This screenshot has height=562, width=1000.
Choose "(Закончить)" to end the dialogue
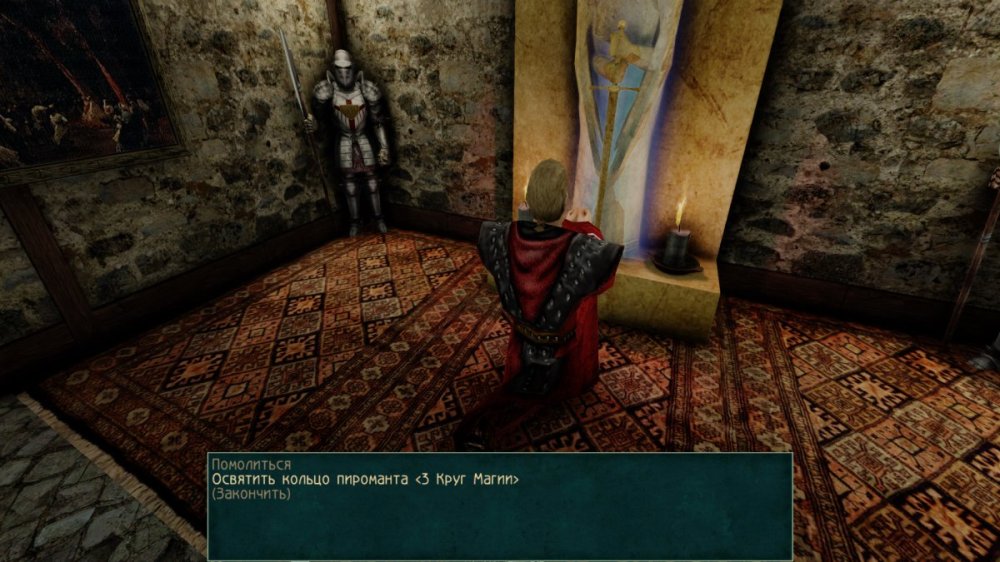(251, 494)
